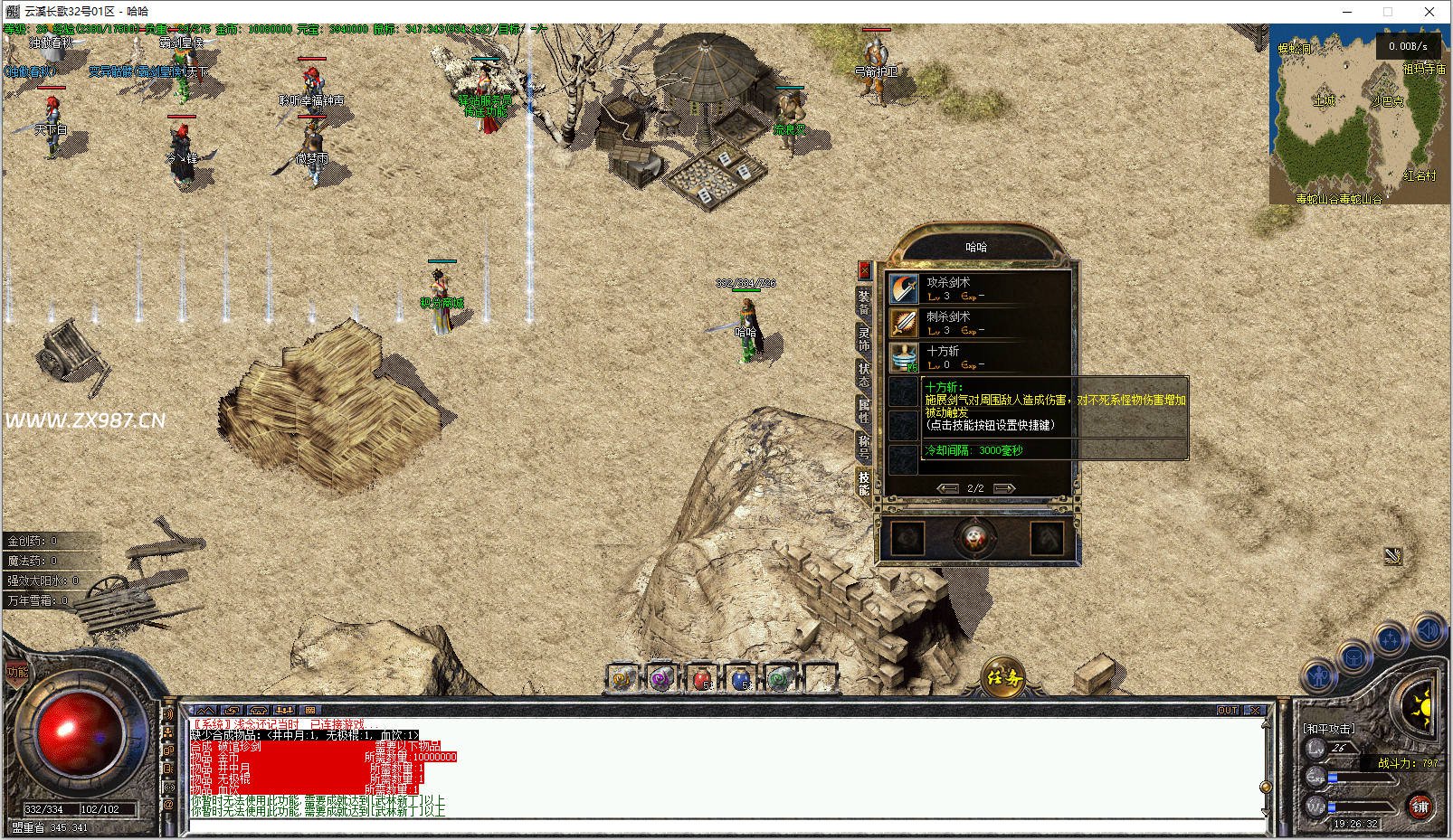Open the 功能 function menu
Viewport: 1453px width, 840px height.
point(17,672)
